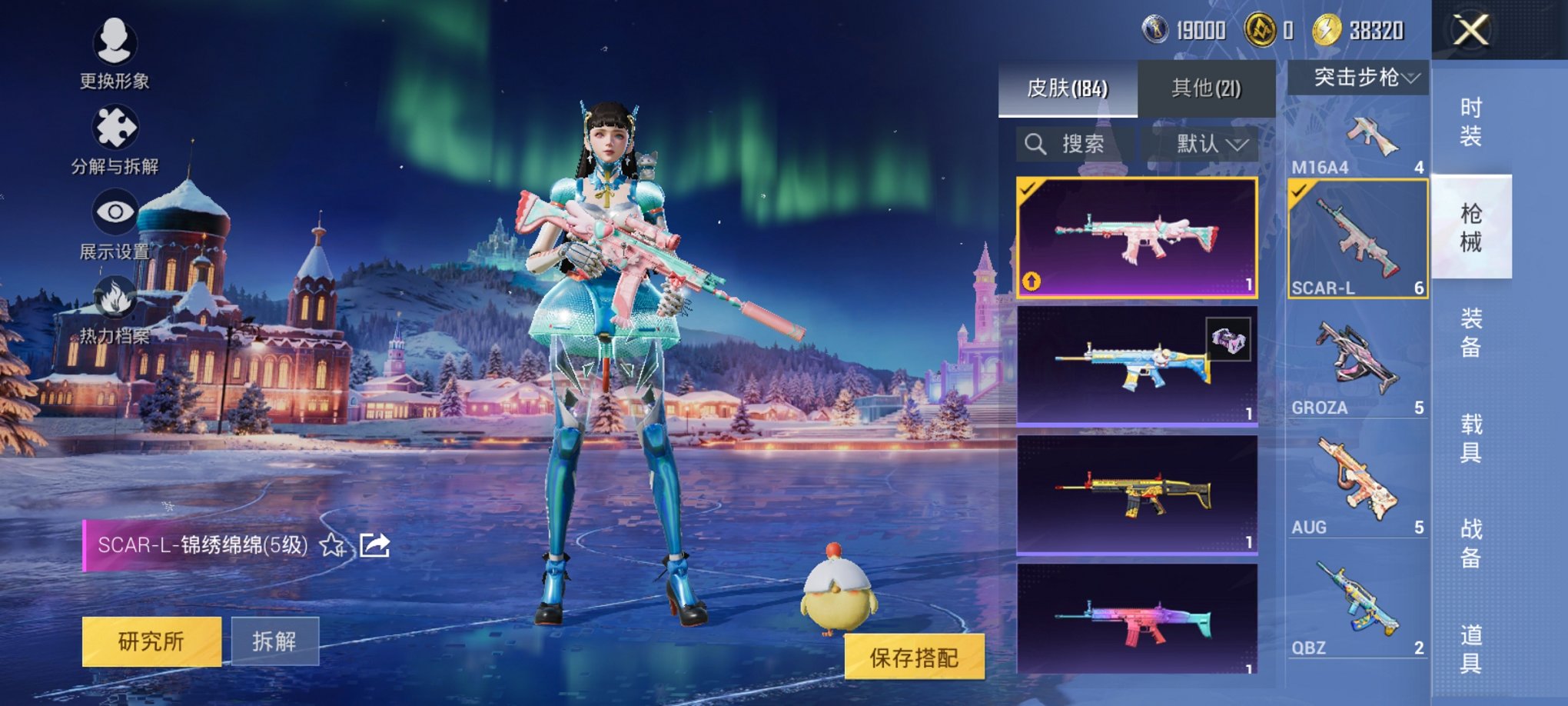Switch to the 其他(21) tab
Image resolution: width=1568 pixels, height=706 pixels.
(x=1204, y=88)
